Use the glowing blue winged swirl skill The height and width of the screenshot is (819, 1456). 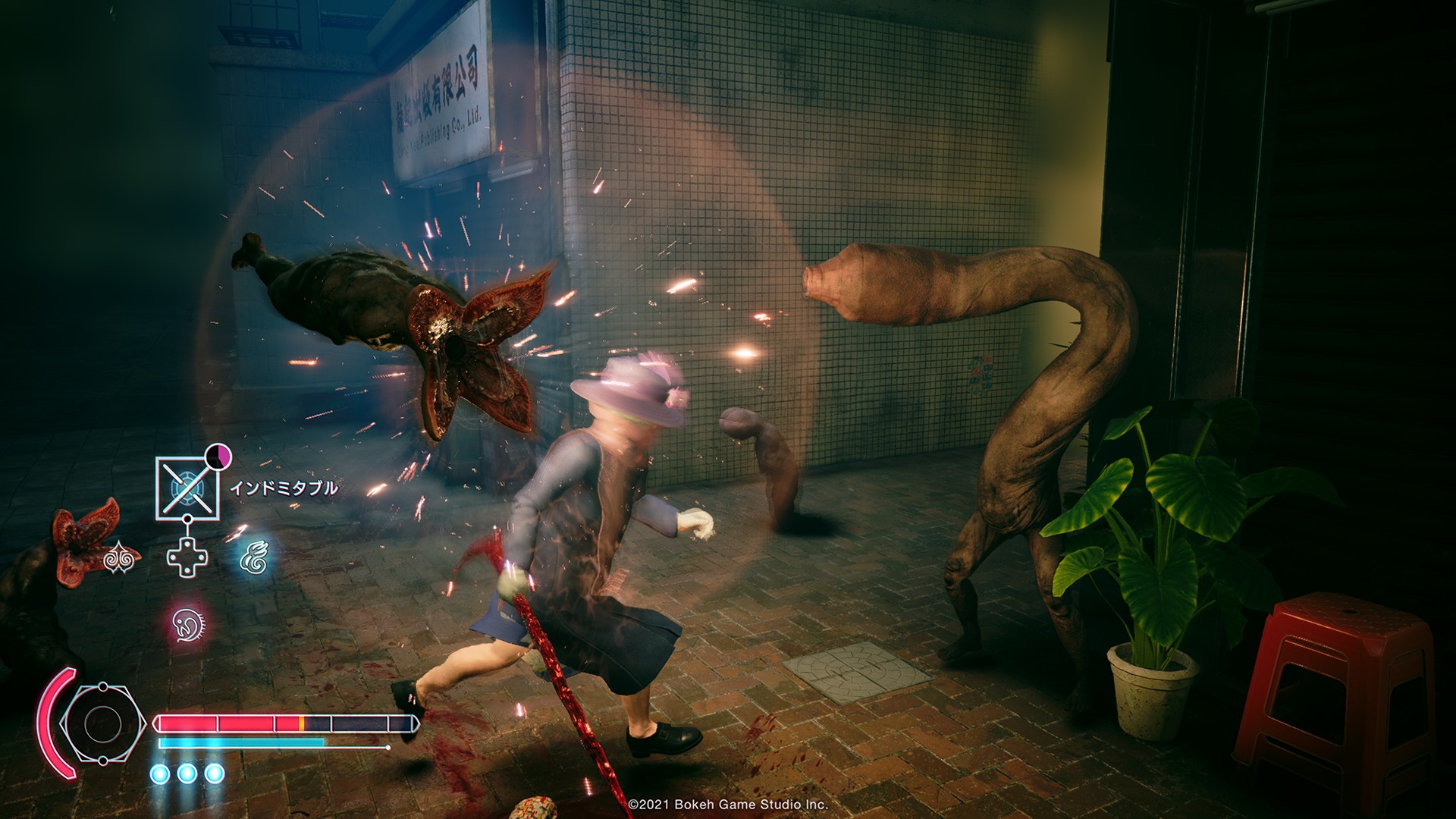click(x=253, y=559)
